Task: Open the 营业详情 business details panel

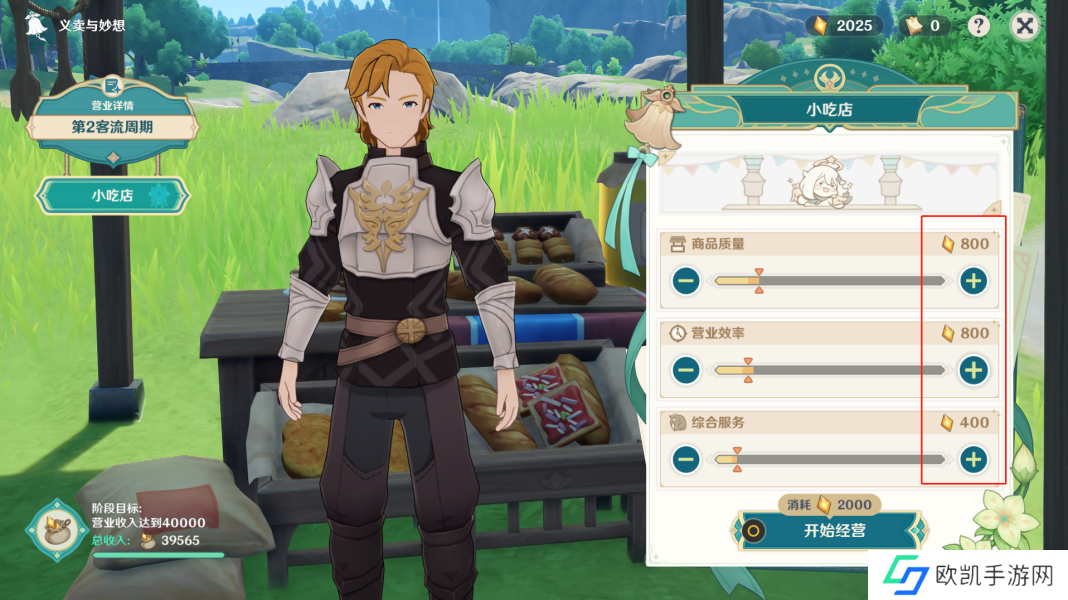Action: click(x=112, y=120)
